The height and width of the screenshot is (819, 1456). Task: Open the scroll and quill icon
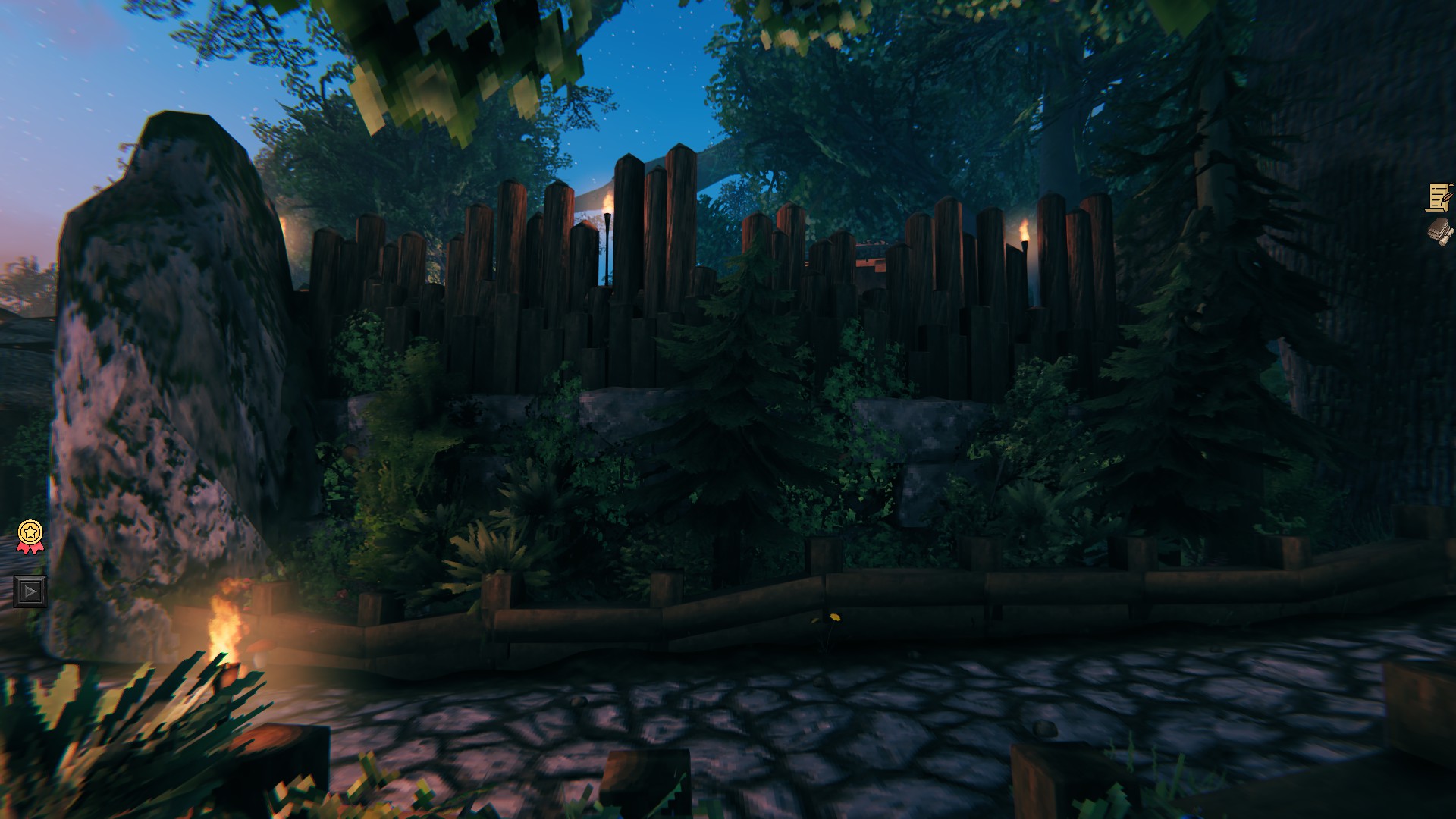coord(1439,197)
